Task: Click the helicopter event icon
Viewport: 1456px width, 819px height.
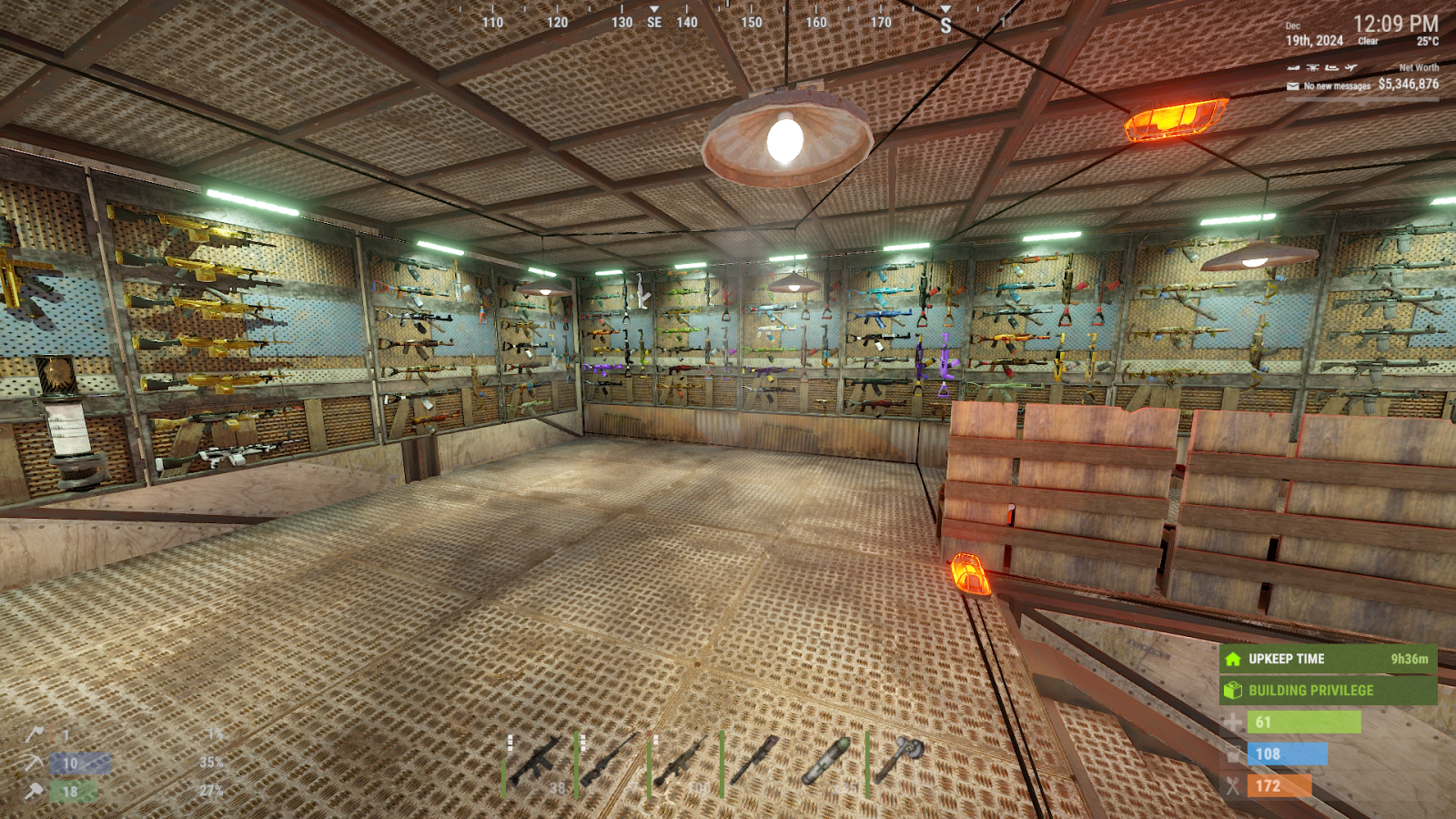Action: pyautogui.click(x=1312, y=67)
